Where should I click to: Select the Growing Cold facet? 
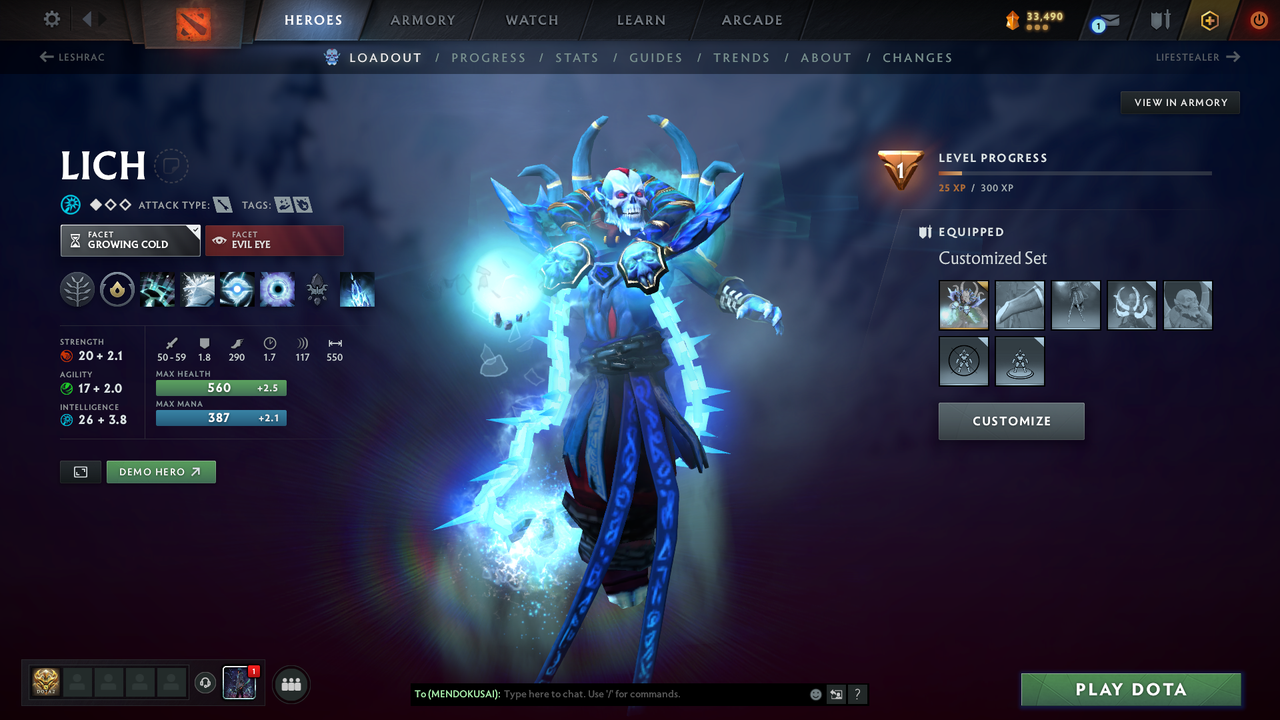[130, 240]
